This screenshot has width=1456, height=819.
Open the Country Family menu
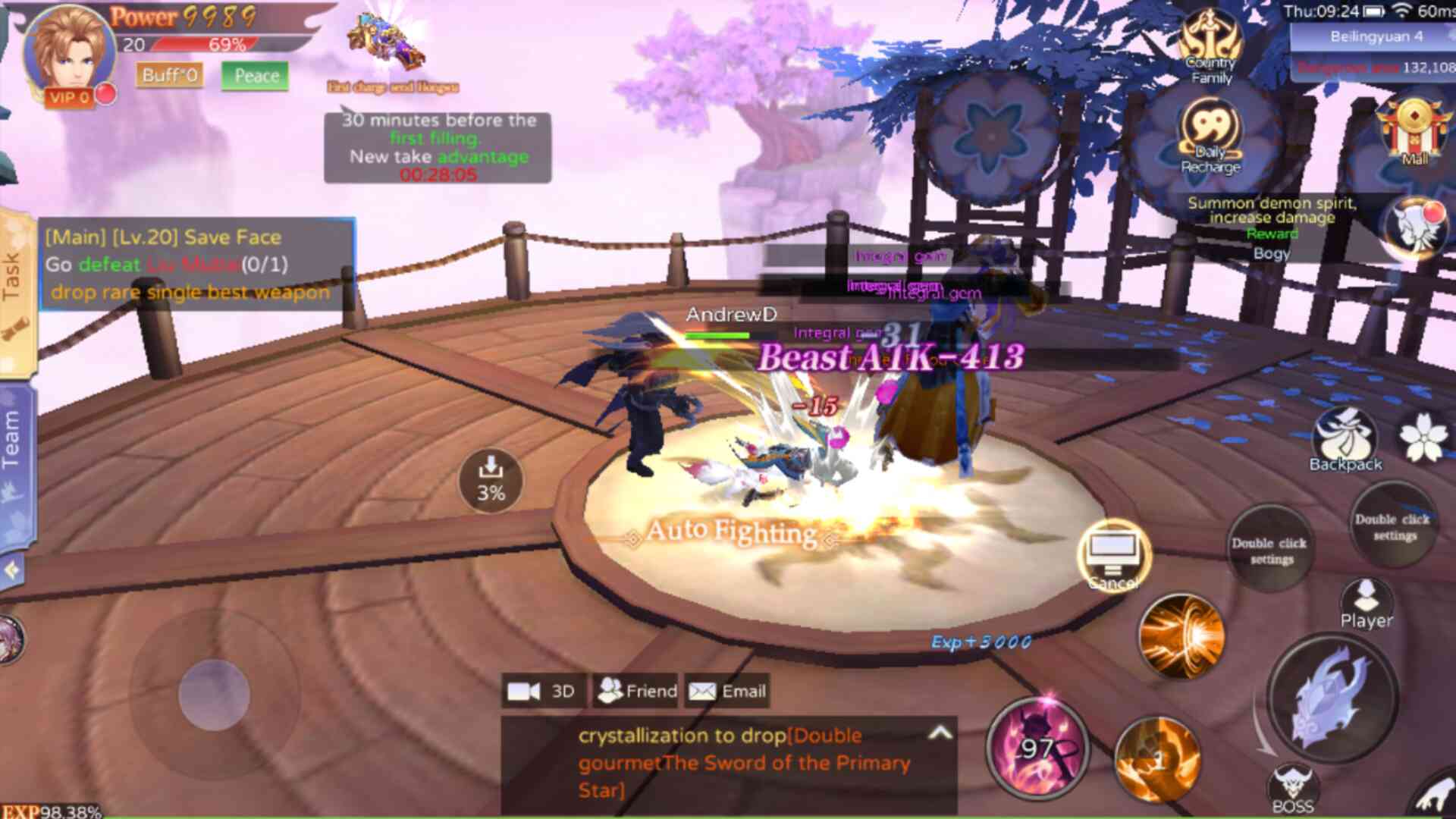tap(1211, 47)
